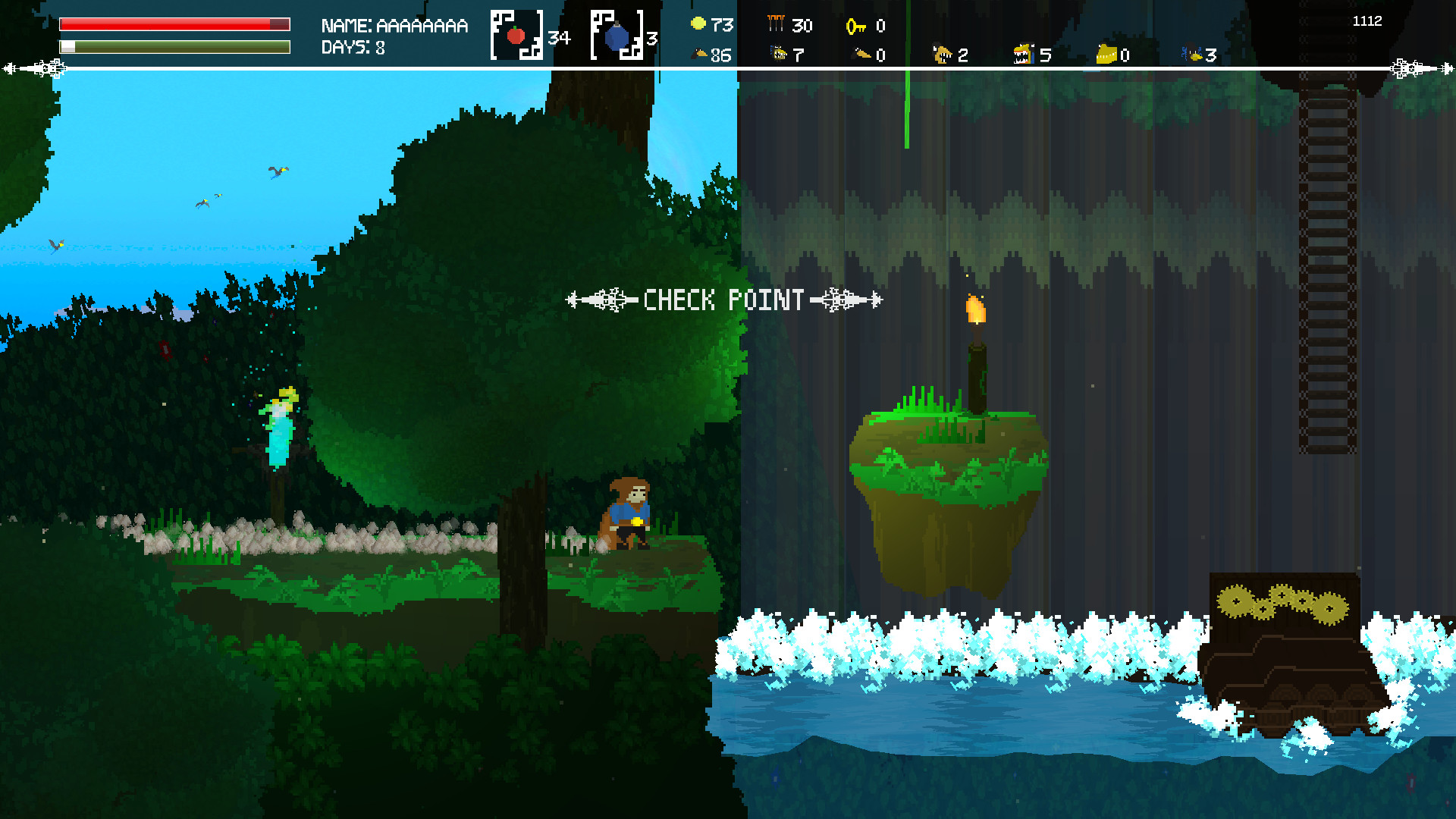Screen dimensions: 1456x819
Task: Expand the right diamond ornament on CHECK POINT
Action: [x=842, y=299]
